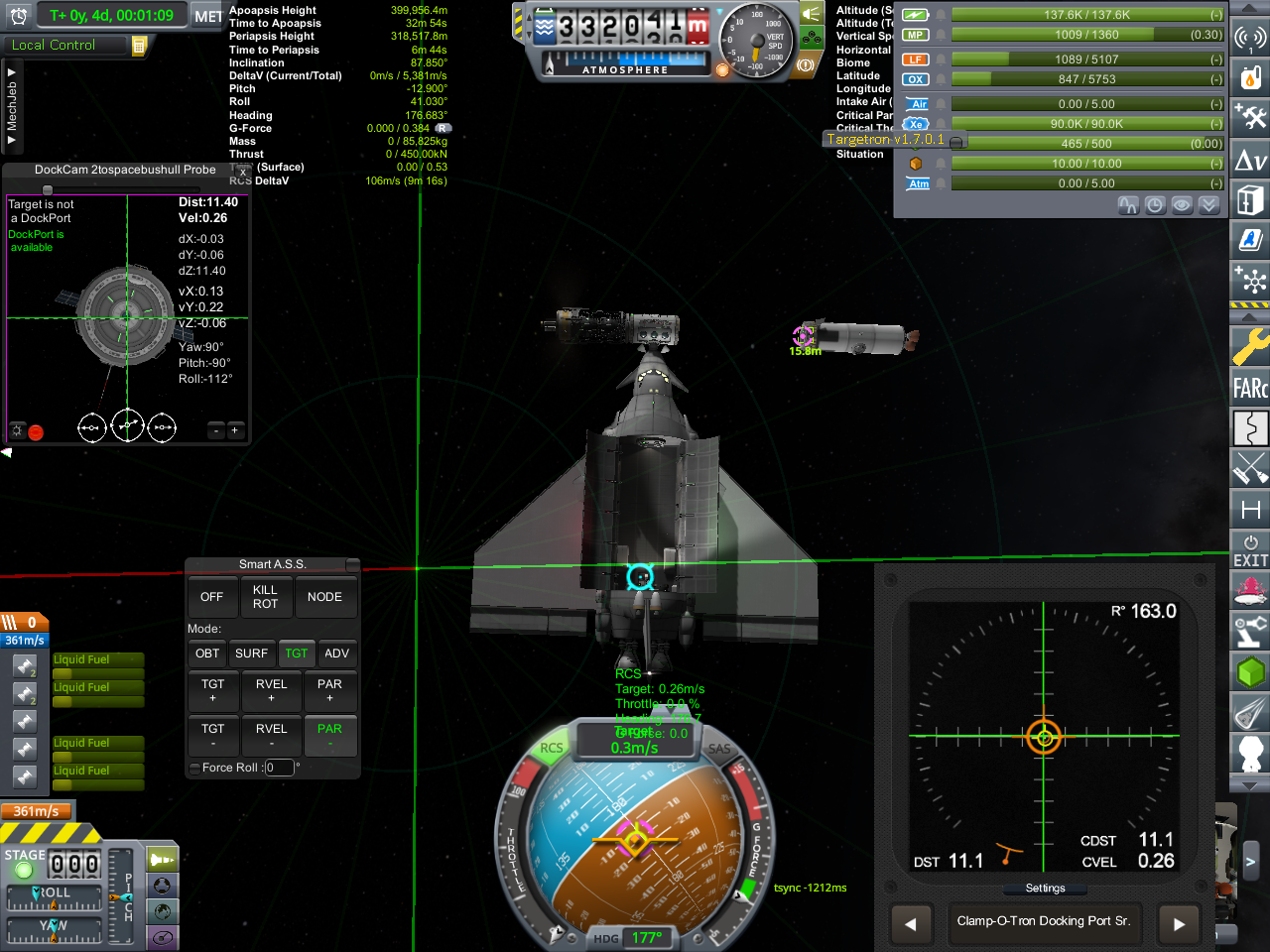Point toward target with TGT +
Screen dimensions: 1270x952
point(213,690)
